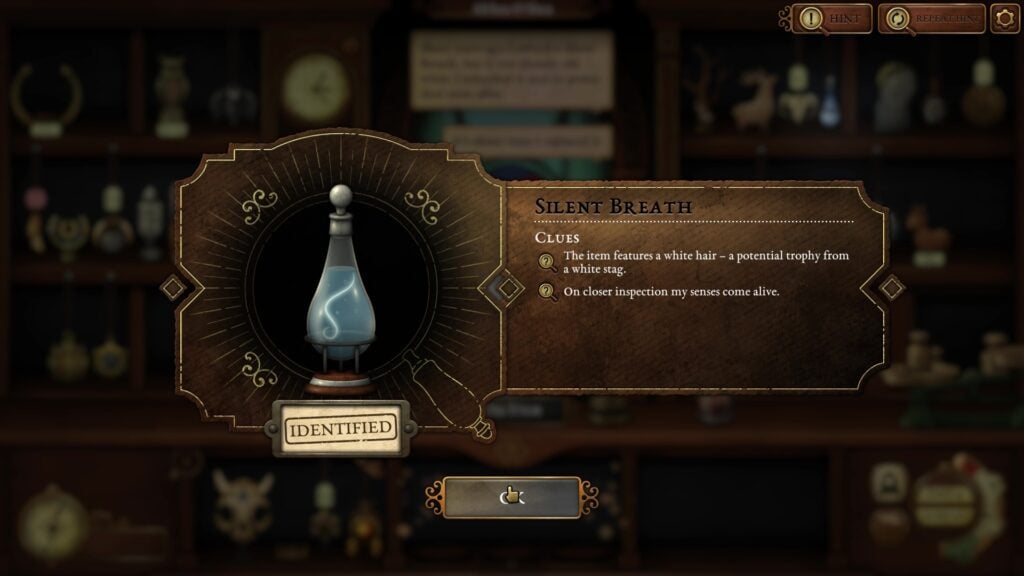Click the Repeat Hint button
The width and height of the screenshot is (1024, 576).
point(930,18)
